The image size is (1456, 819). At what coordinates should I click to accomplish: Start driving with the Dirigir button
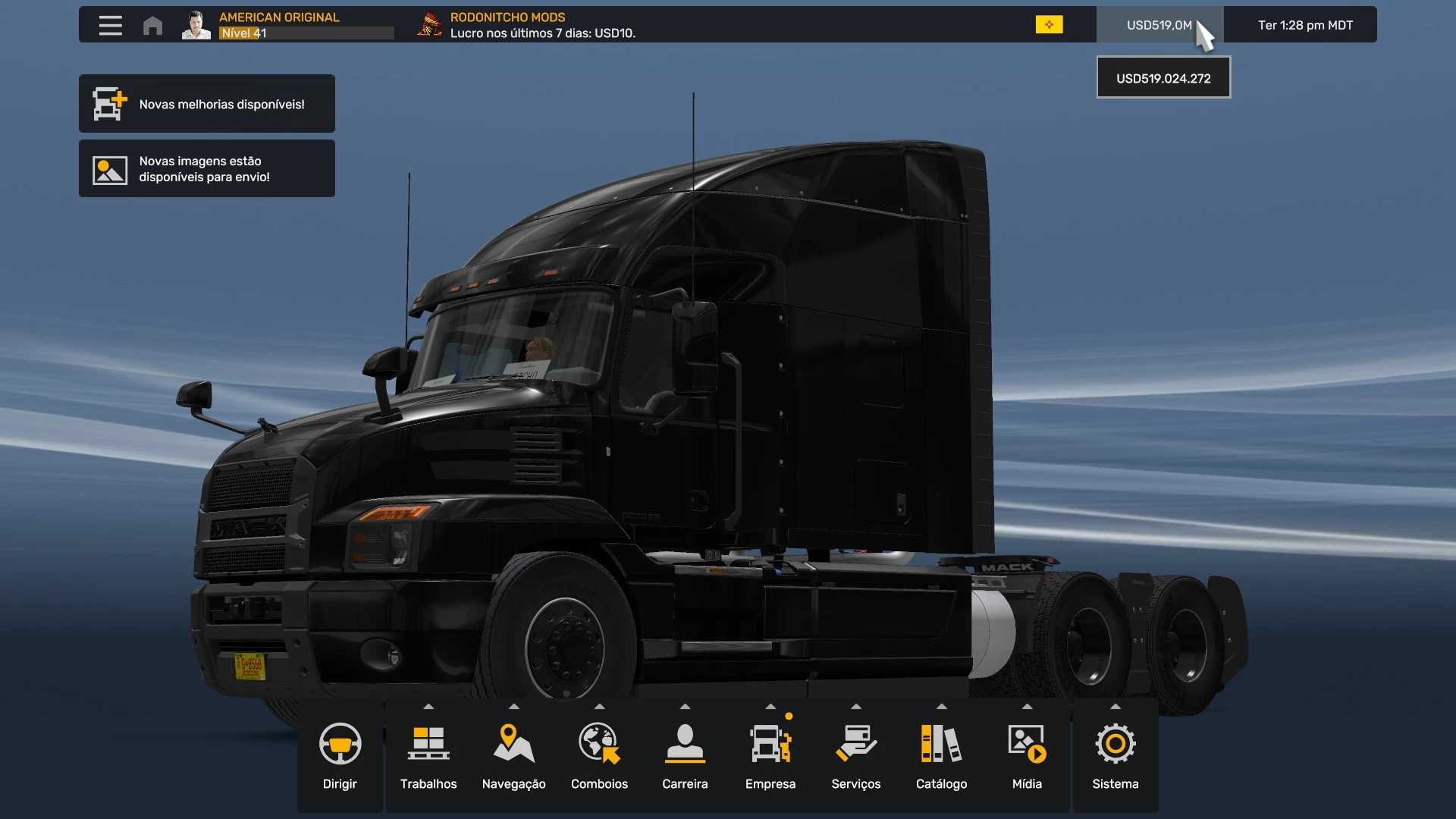tap(340, 755)
